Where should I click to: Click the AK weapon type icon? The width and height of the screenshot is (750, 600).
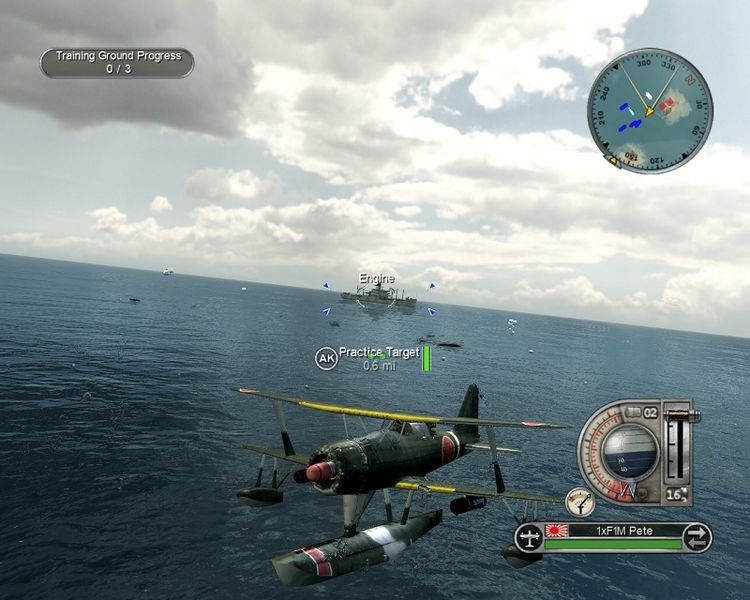coord(326,358)
